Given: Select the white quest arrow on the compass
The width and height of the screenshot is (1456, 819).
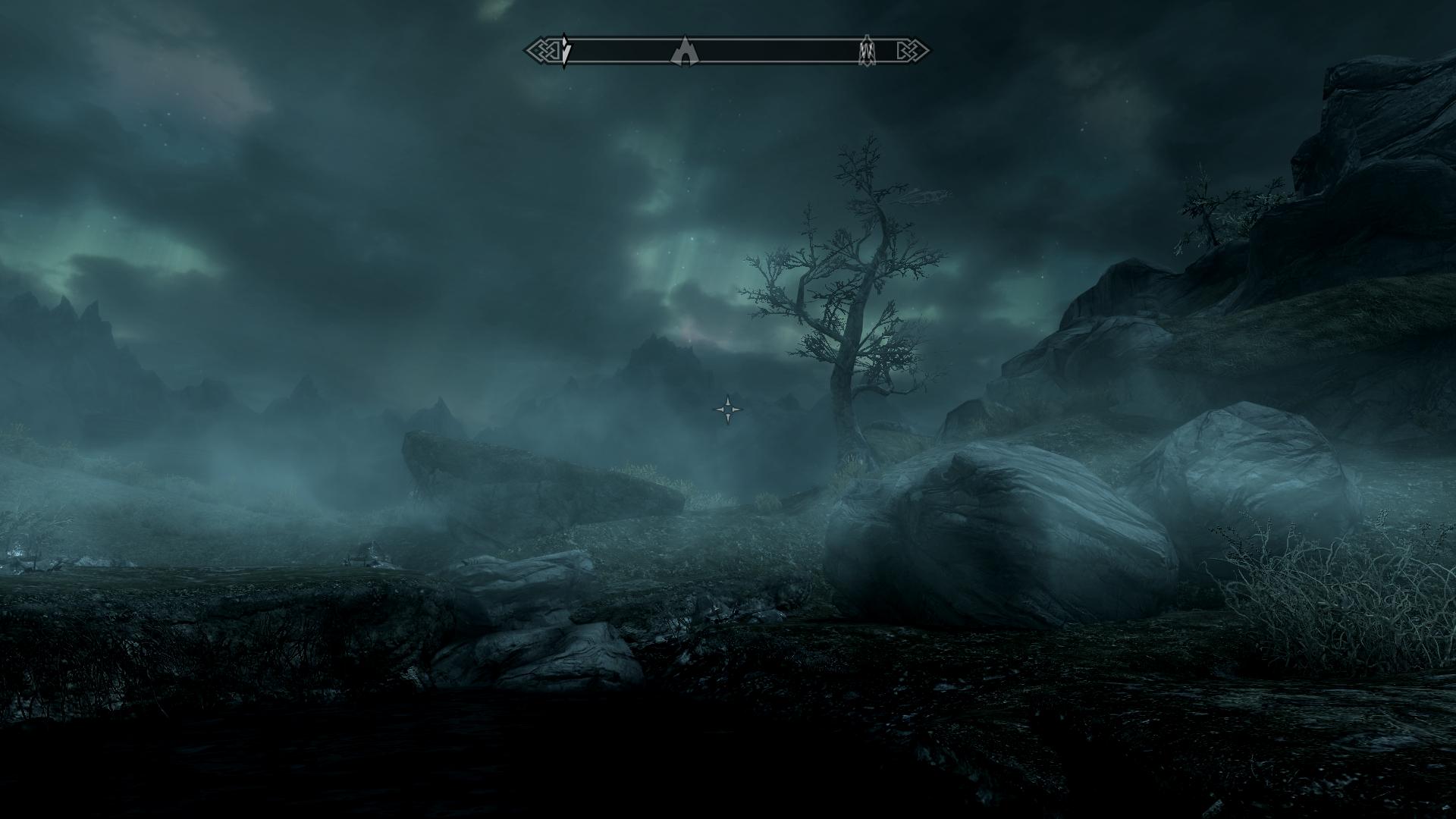Looking at the screenshot, I should (x=565, y=51).
